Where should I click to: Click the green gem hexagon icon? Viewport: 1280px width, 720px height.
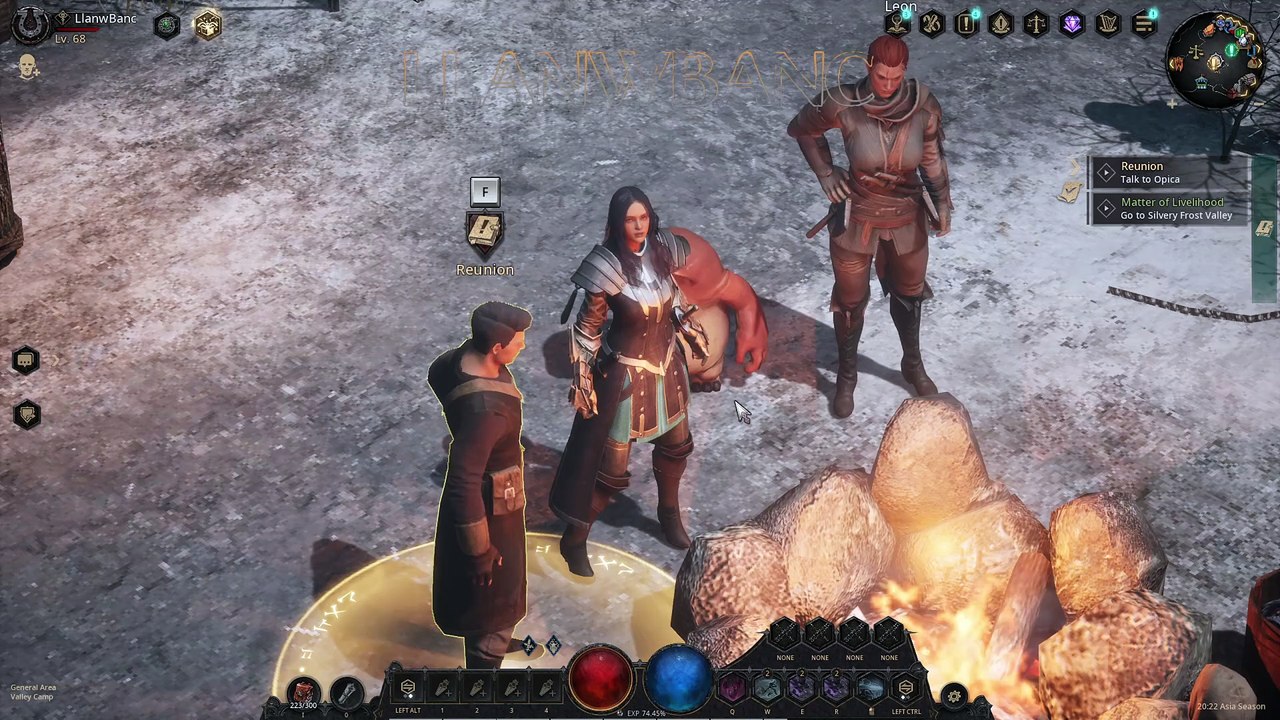pyautogui.click(x=167, y=25)
